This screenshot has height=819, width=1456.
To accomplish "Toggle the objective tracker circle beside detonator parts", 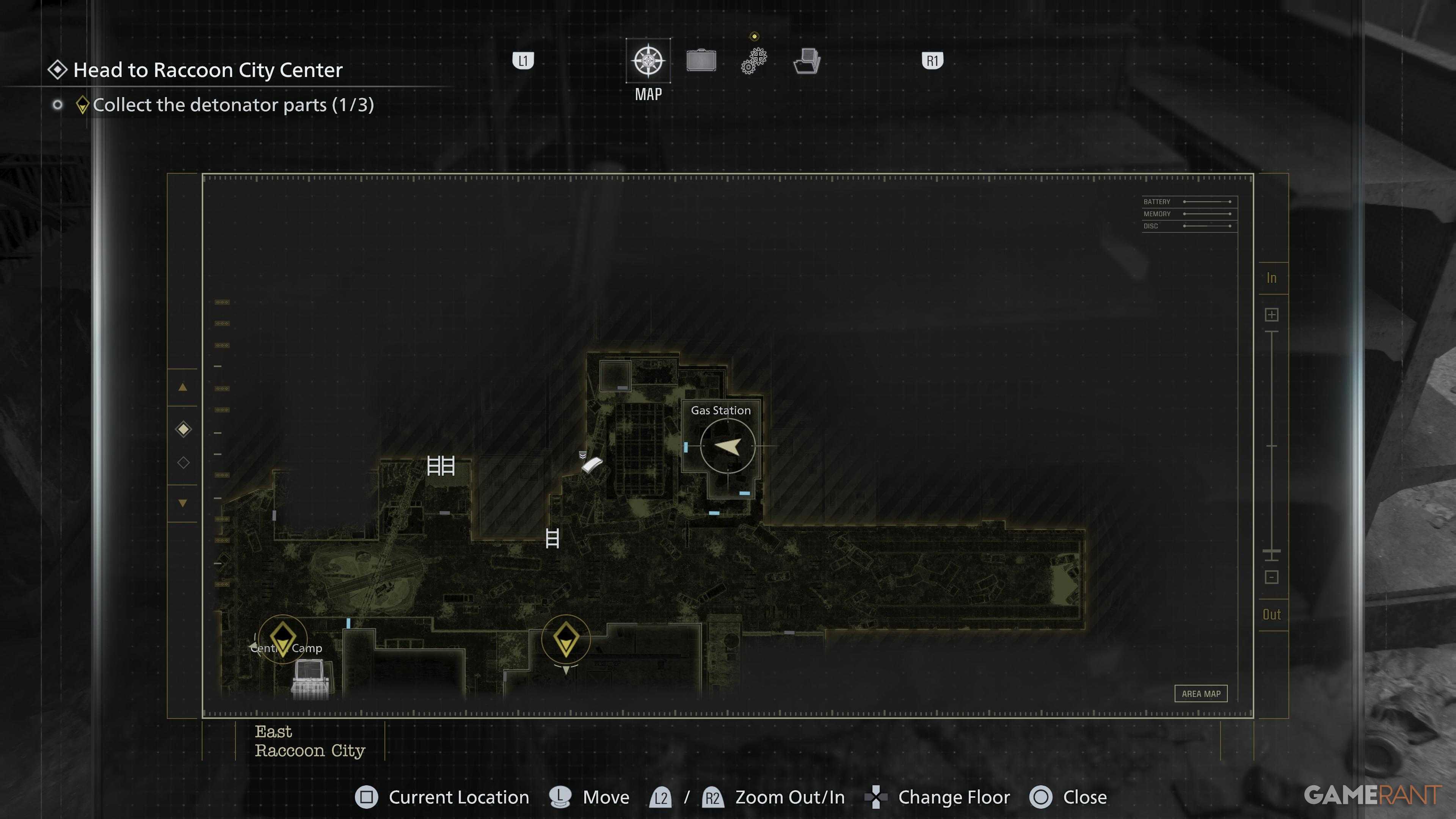I will 58,105.
